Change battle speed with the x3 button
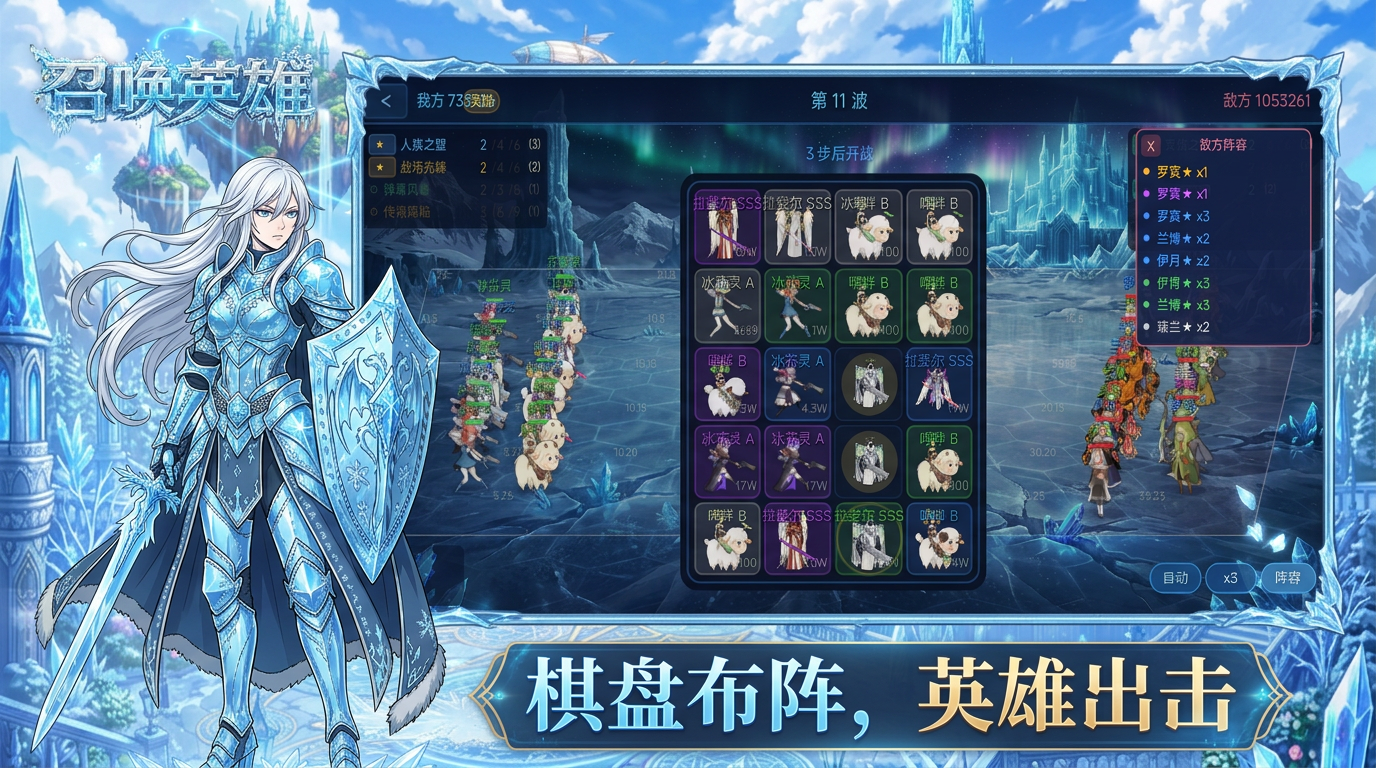 tap(1230, 578)
